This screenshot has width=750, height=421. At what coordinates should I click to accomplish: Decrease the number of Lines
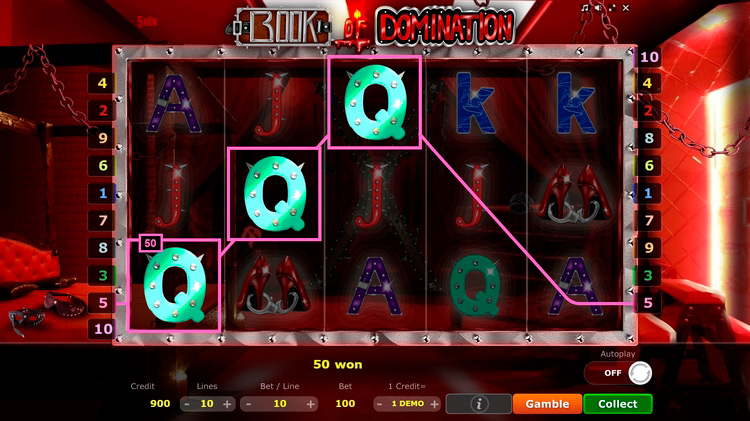pos(187,404)
